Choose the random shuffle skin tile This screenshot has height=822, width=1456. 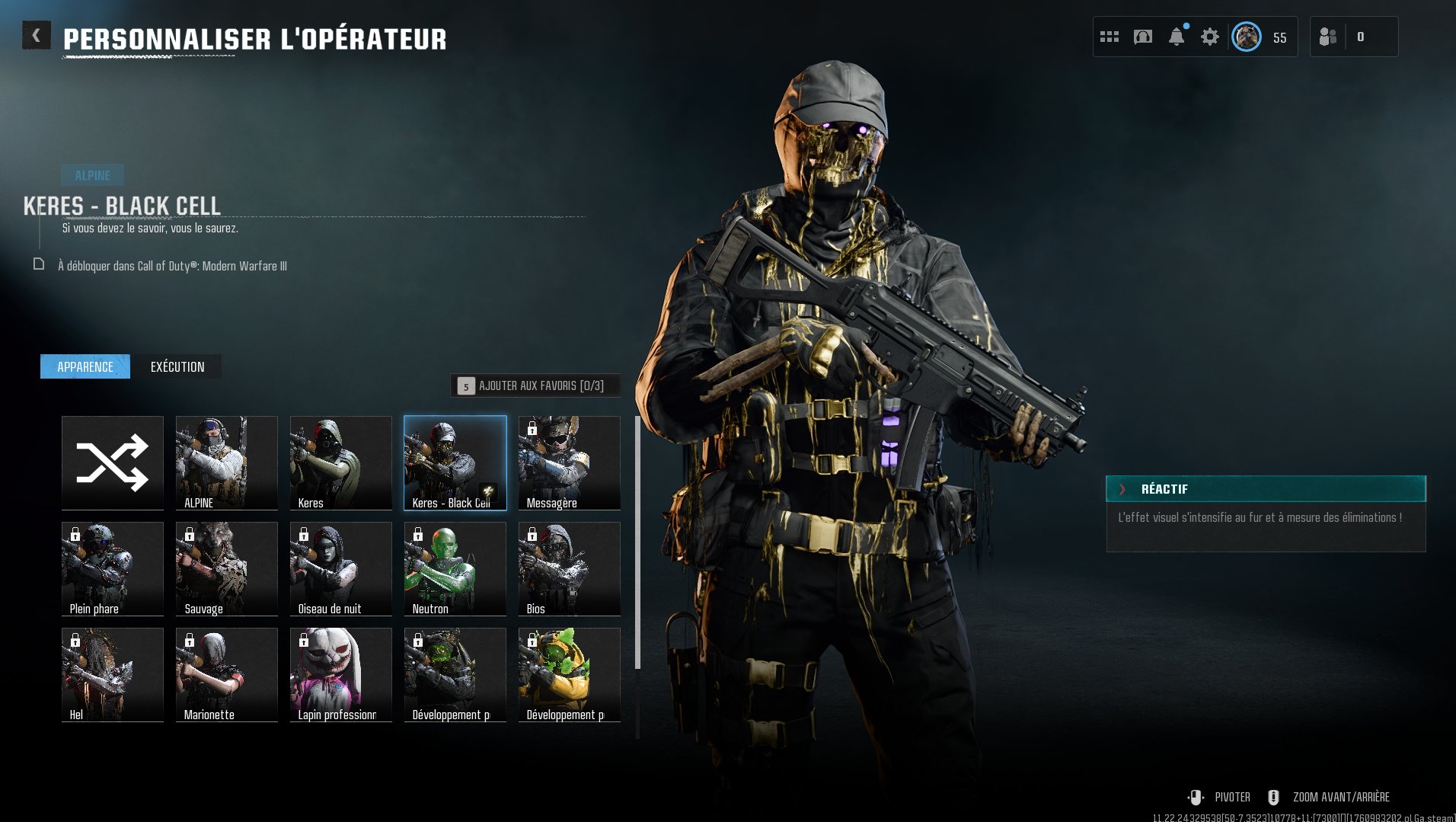click(113, 462)
